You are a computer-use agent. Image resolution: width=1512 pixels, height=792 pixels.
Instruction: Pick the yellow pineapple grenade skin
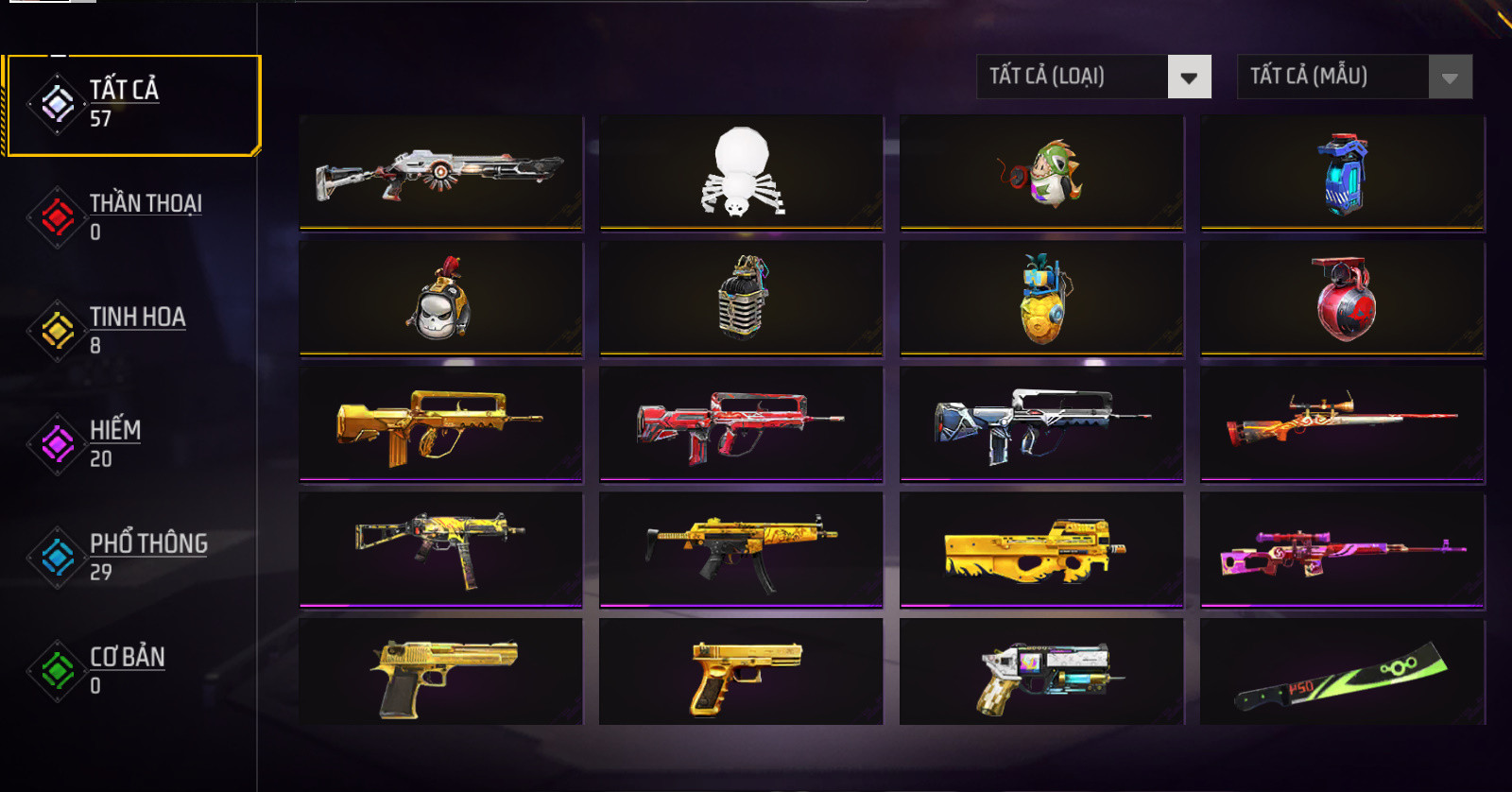[x=1041, y=299]
